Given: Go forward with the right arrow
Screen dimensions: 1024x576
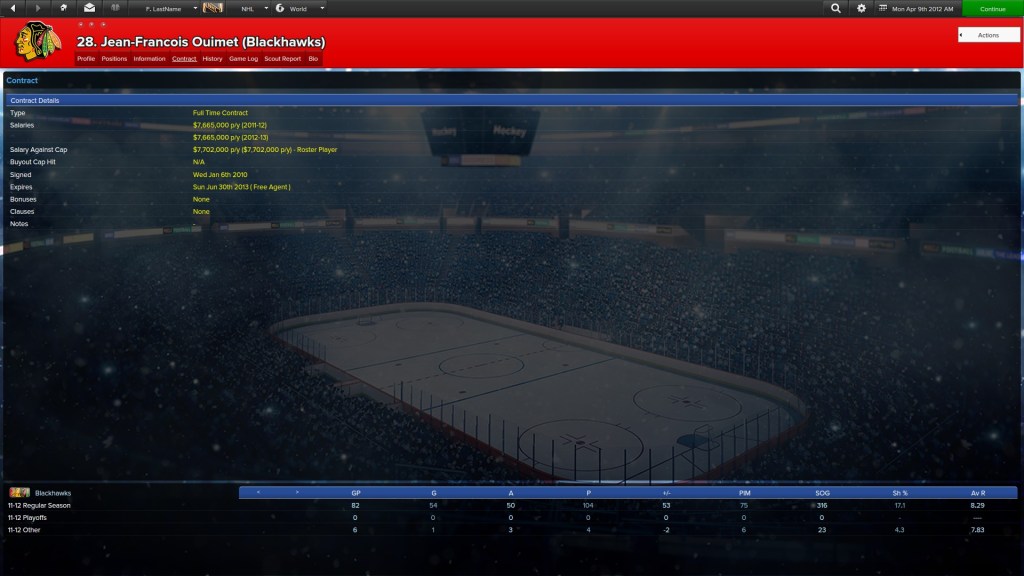Looking at the screenshot, I should [x=39, y=8].
